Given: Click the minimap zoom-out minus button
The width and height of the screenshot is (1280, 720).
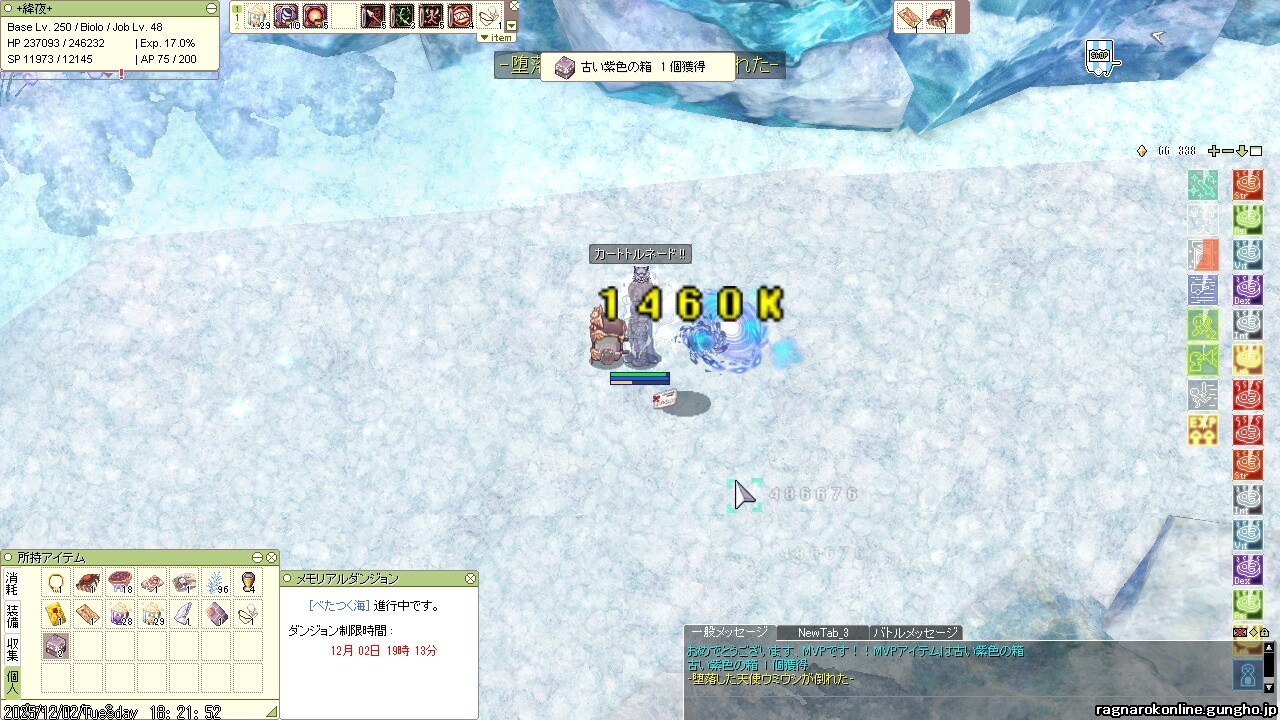Looking at the screenshot, I should [1228, 151].
